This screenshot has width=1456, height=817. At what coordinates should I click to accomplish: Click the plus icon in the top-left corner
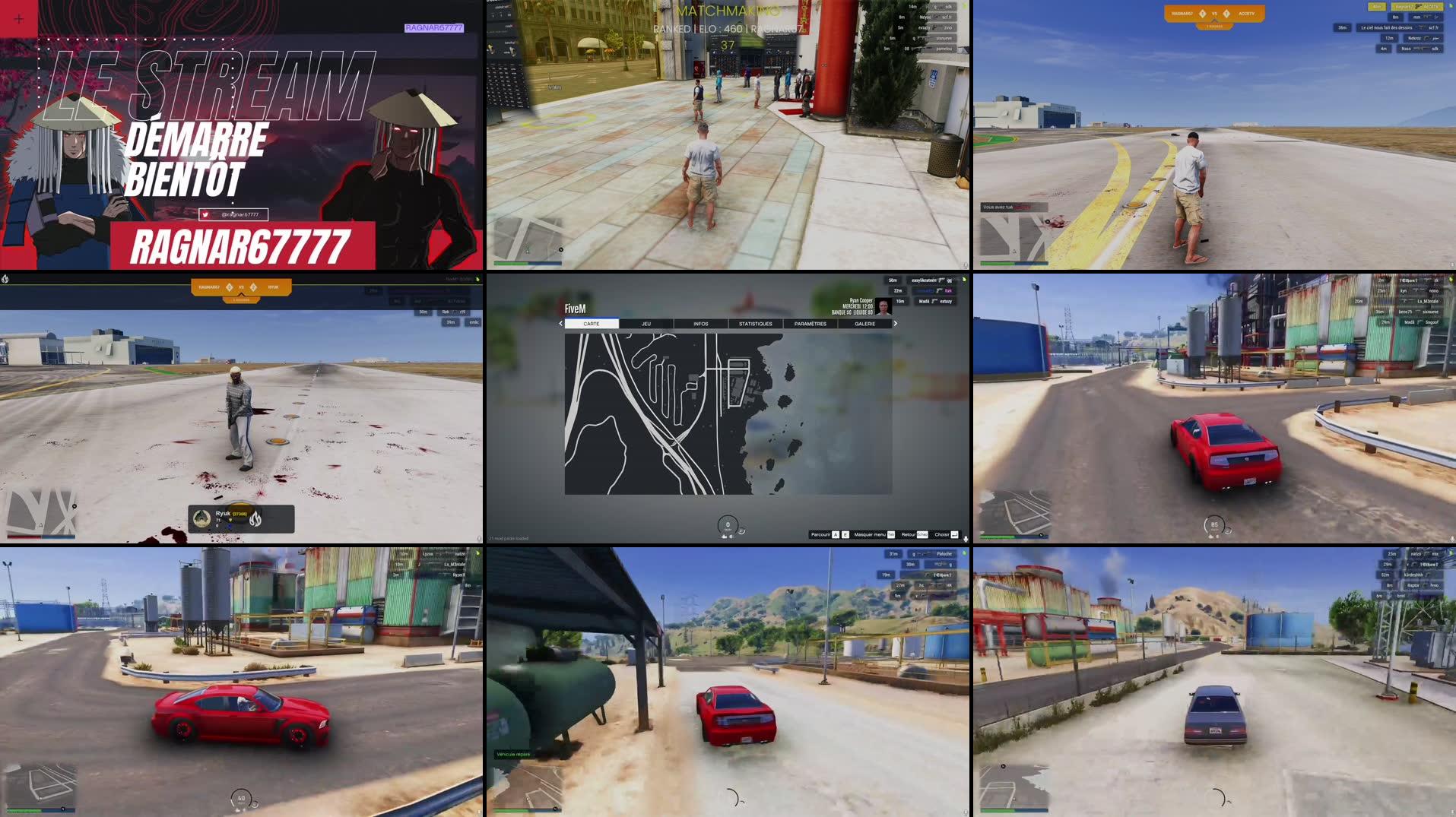click(17, 18)
